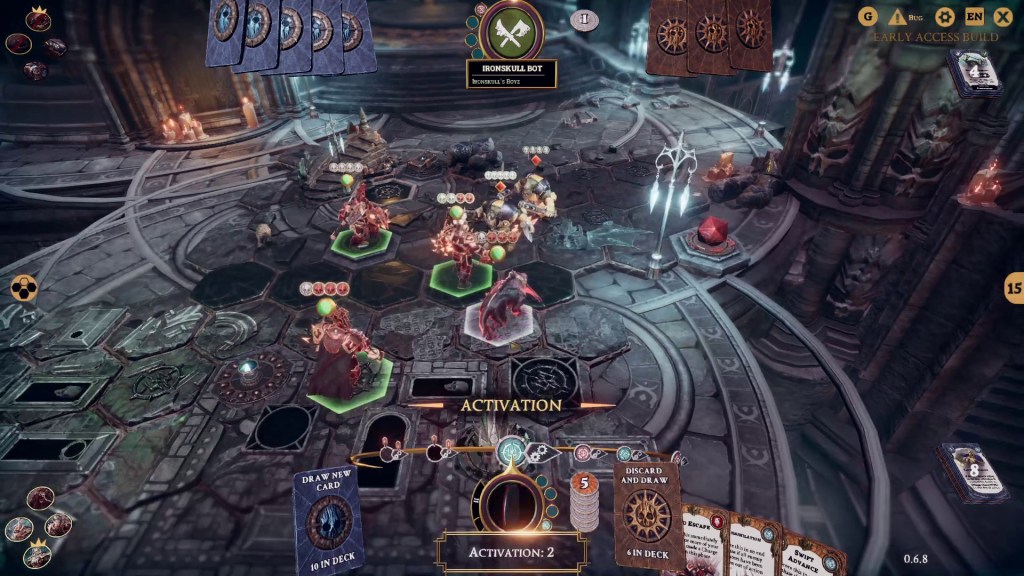Inspect the card pile showing number 4

[975, 72]
